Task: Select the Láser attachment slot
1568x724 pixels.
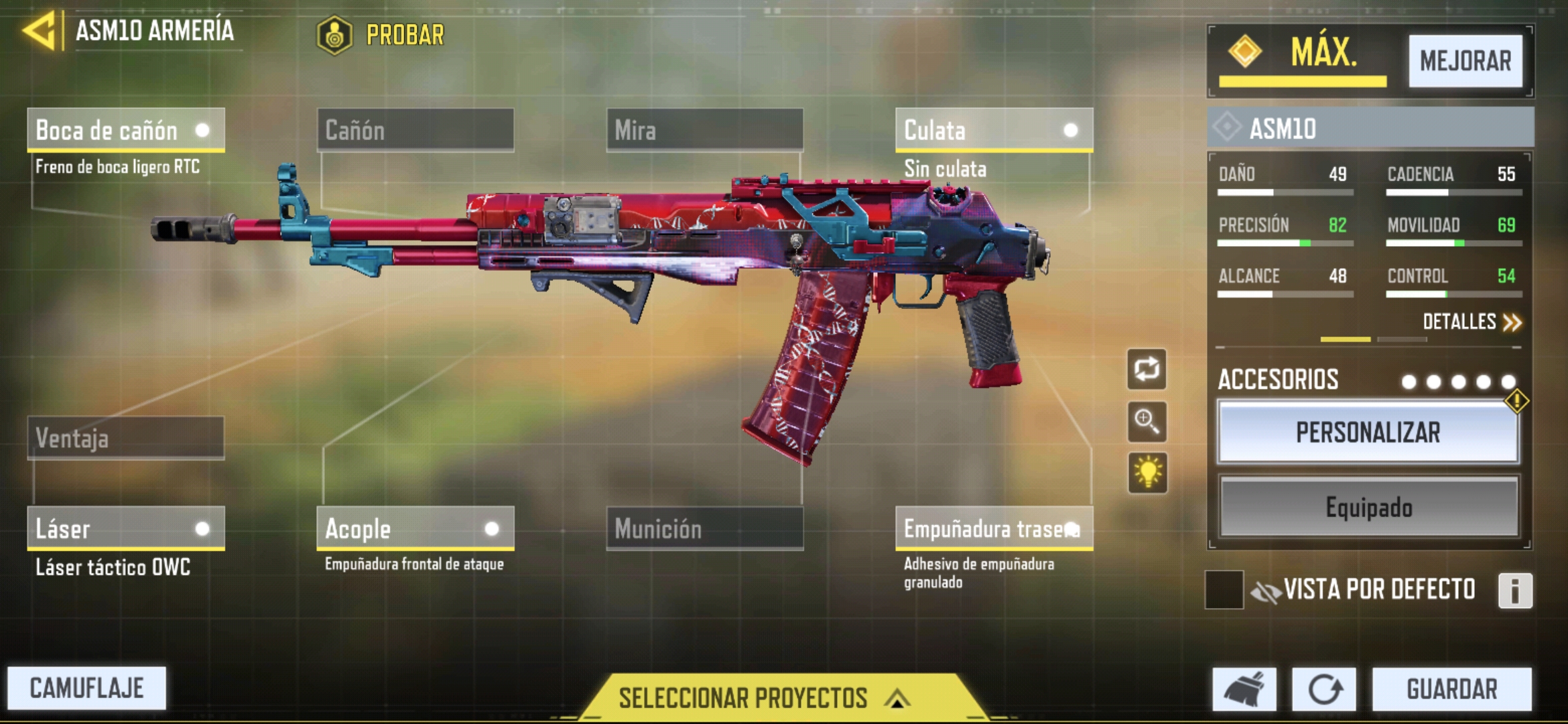Action: point(125,528)
